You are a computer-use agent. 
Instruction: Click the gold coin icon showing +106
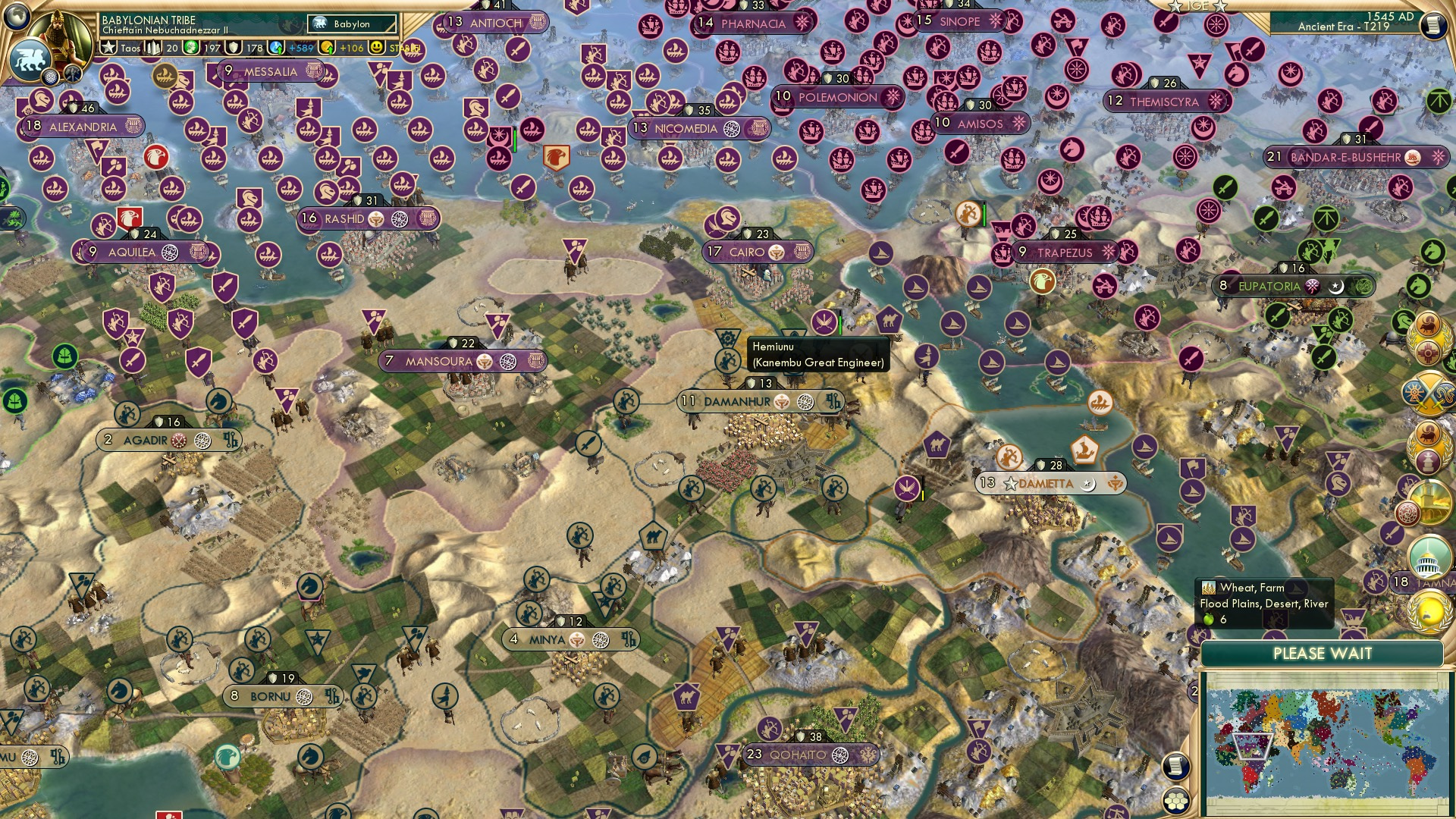(326, 48)
